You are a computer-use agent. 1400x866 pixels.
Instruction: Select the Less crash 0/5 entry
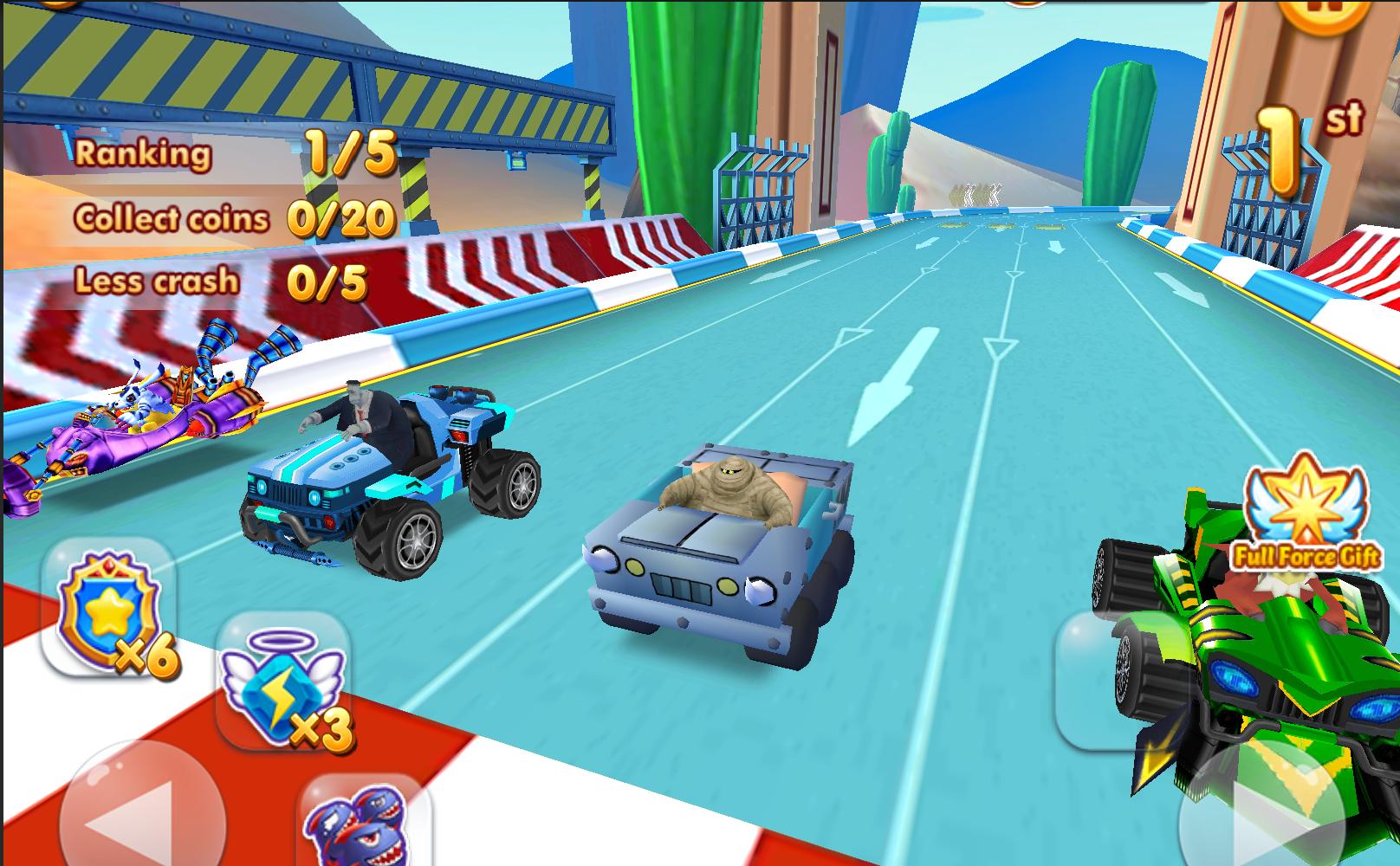pyautogui.click(x=217, y=279)
